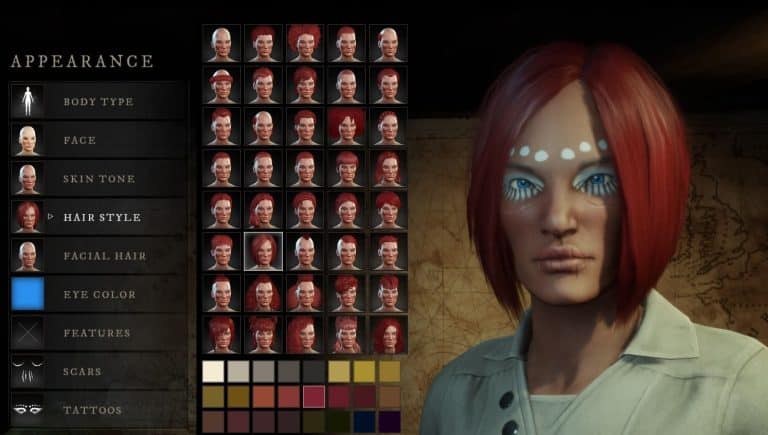768x435 pixels.
Task: Pick the highlighted crimson hair color swatch
Action: point(314,397)
